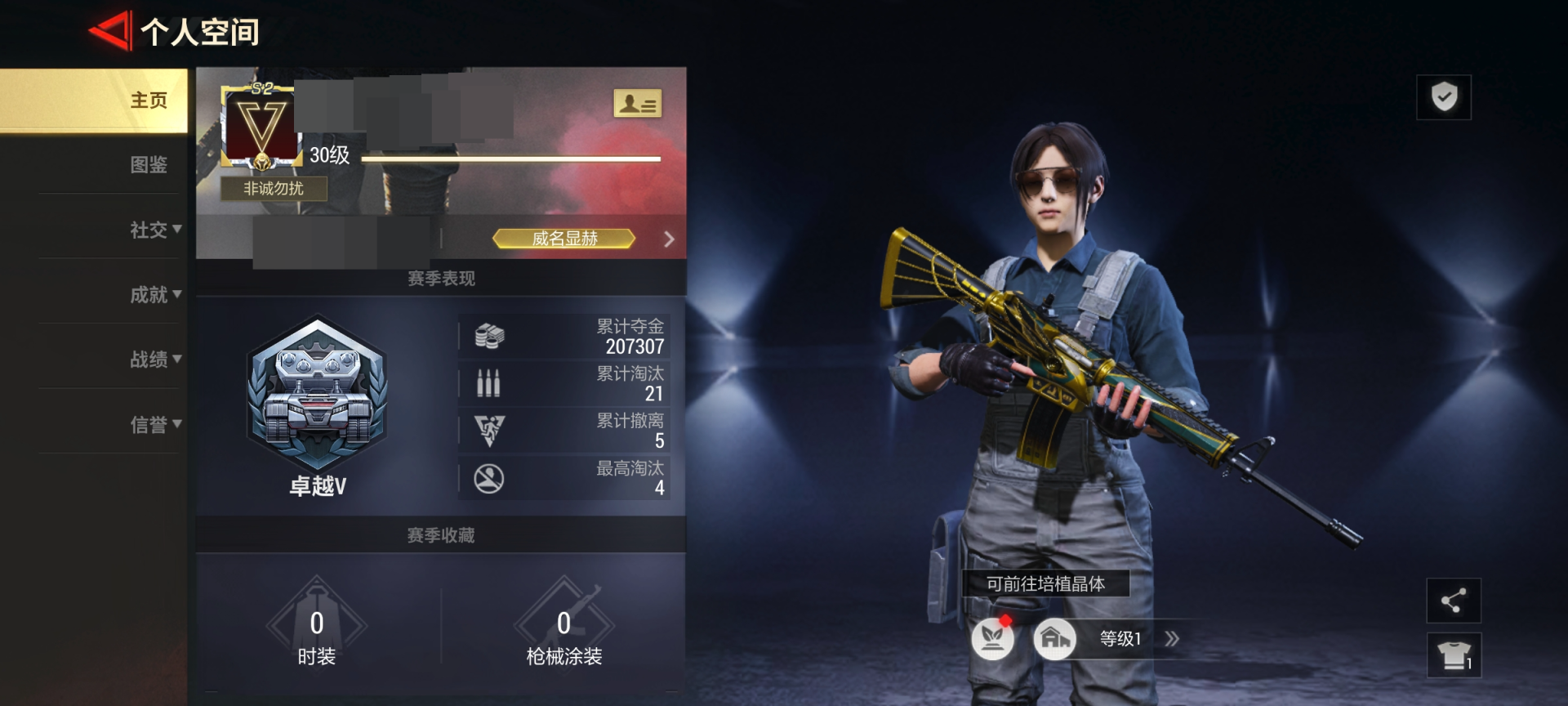Tap the S2 player avatar frame
The width and height of the screenshot is (1568, 706).
tap(261, 127)
